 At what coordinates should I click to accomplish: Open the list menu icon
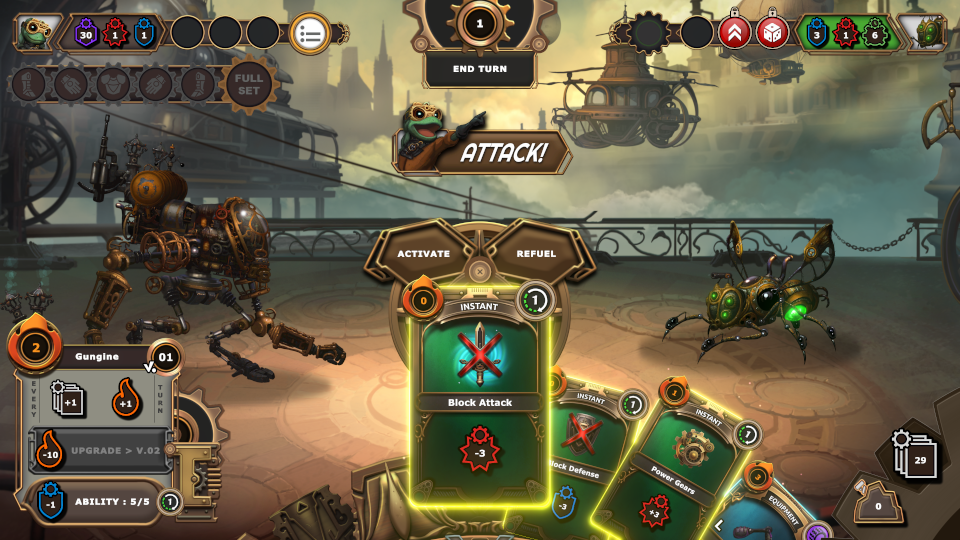pos(310,33)
